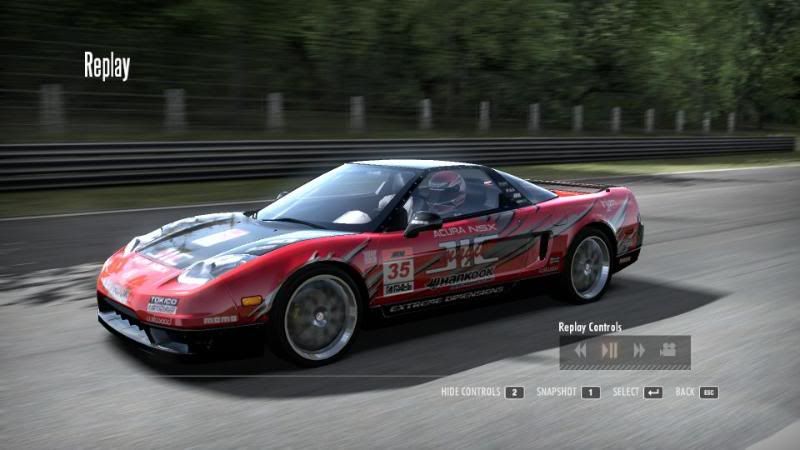Rewind the replay

(580, 350)
